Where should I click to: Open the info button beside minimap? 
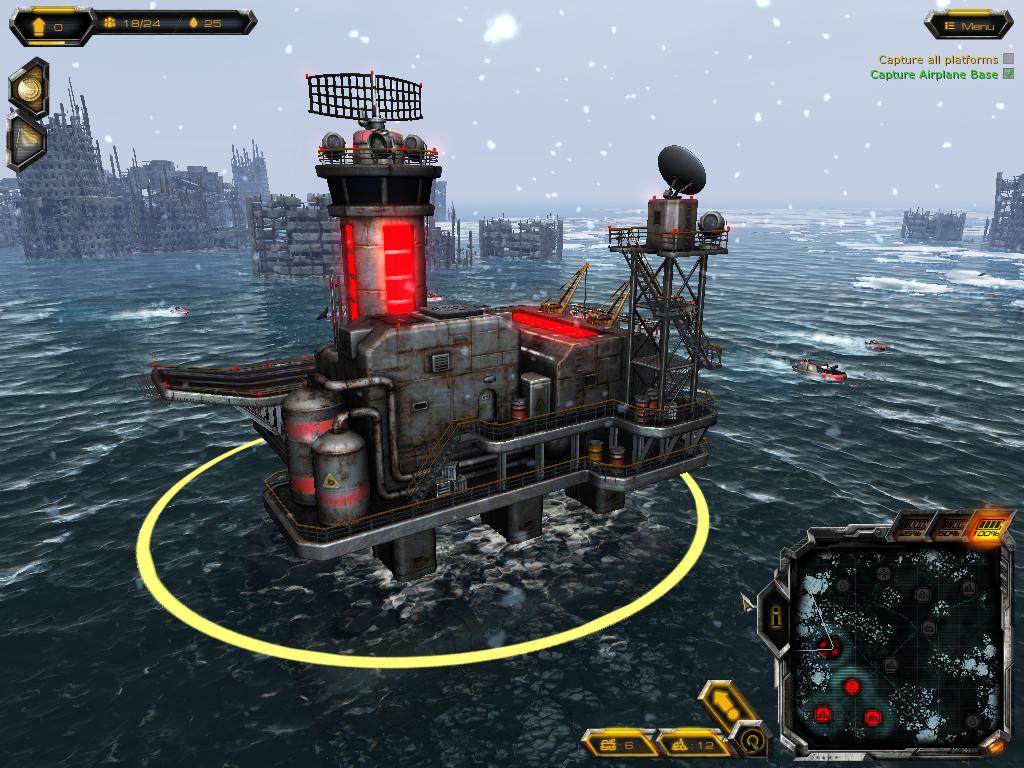click(x=774, y=618)
